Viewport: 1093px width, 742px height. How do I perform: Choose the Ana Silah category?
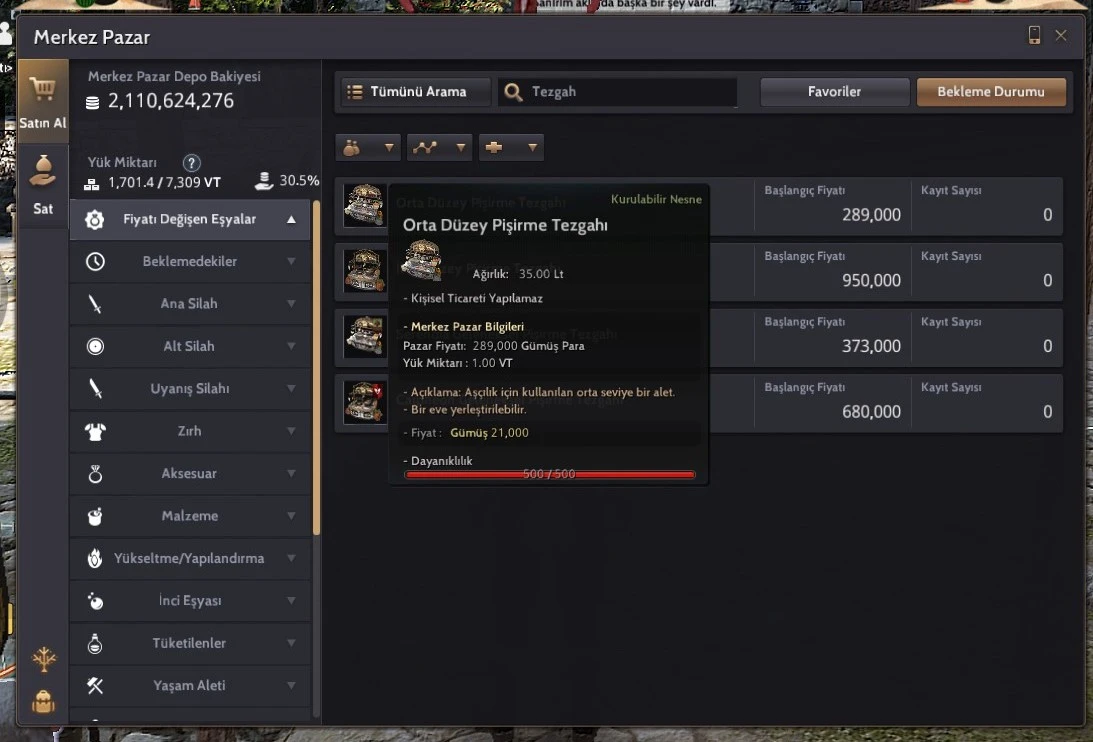tap(190, 304)
